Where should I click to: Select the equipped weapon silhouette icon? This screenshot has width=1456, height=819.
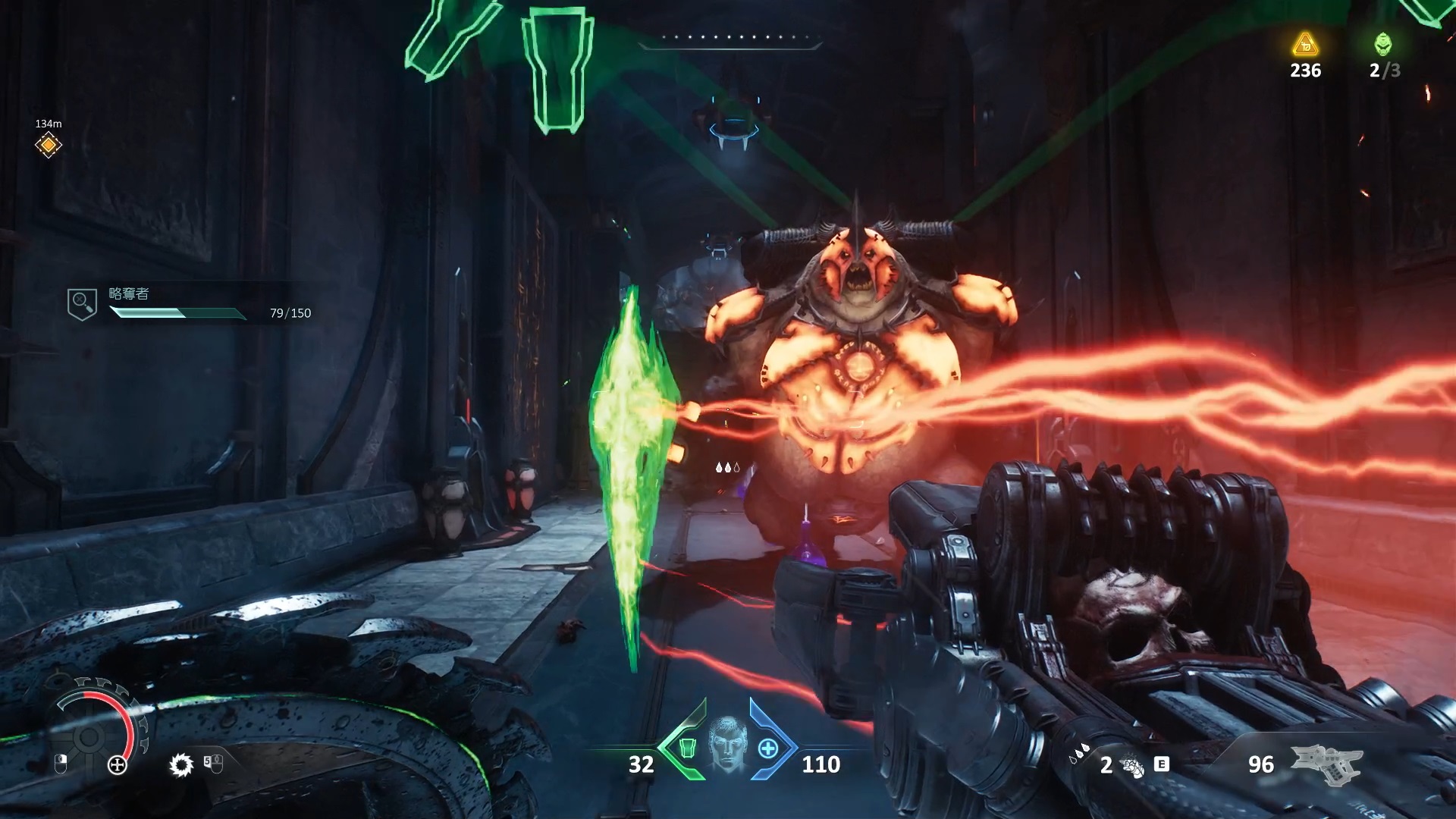click(x=1327, y=764)
